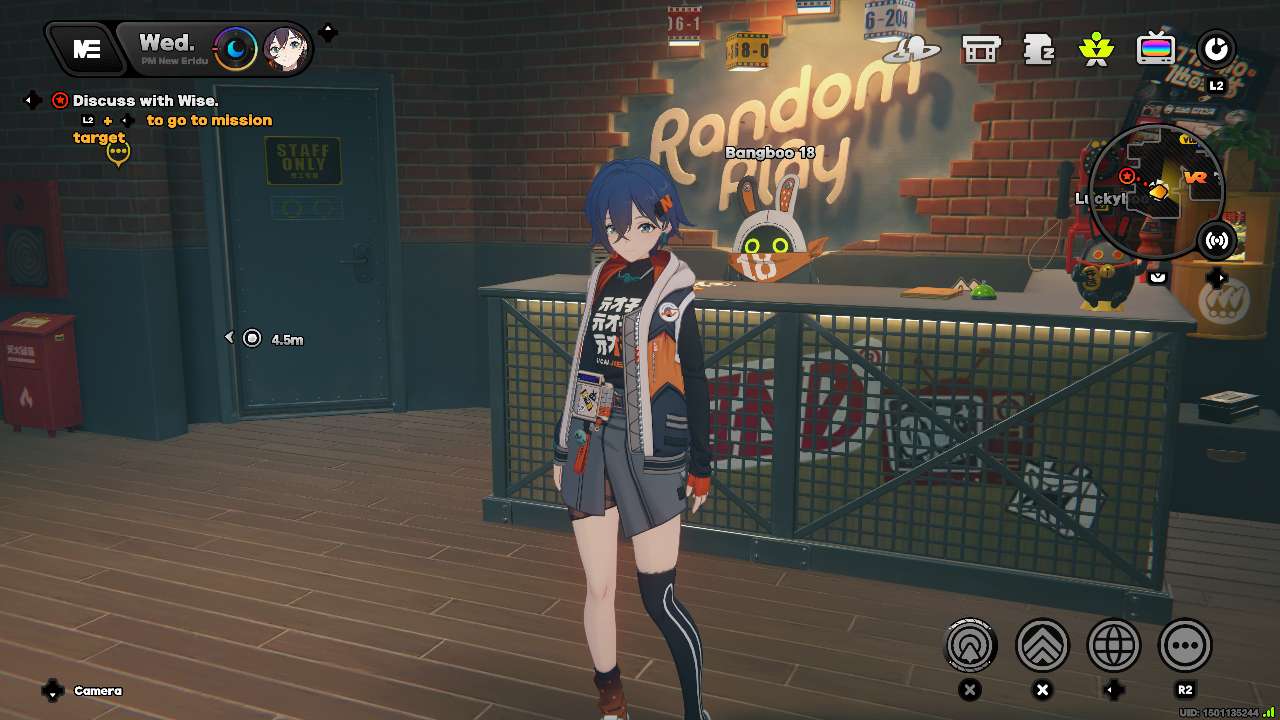Click the sleeping Z icon

pyautogui.click(x=1039, y=48)
